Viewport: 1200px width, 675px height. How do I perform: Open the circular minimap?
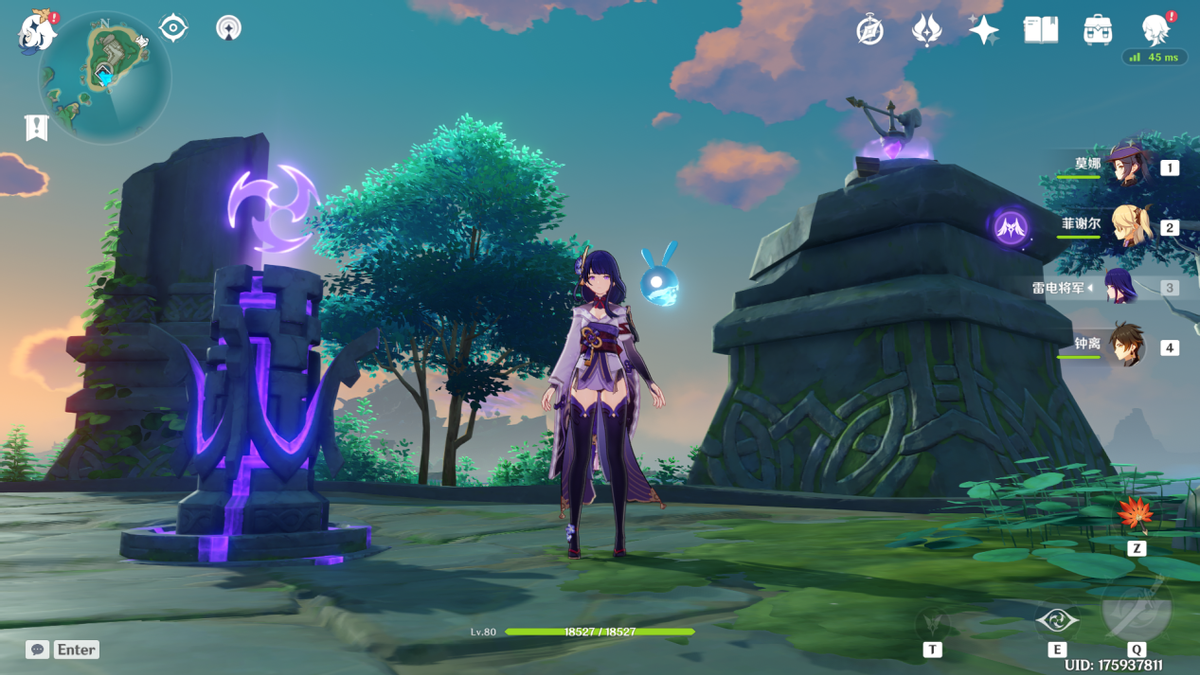point(105,77)
